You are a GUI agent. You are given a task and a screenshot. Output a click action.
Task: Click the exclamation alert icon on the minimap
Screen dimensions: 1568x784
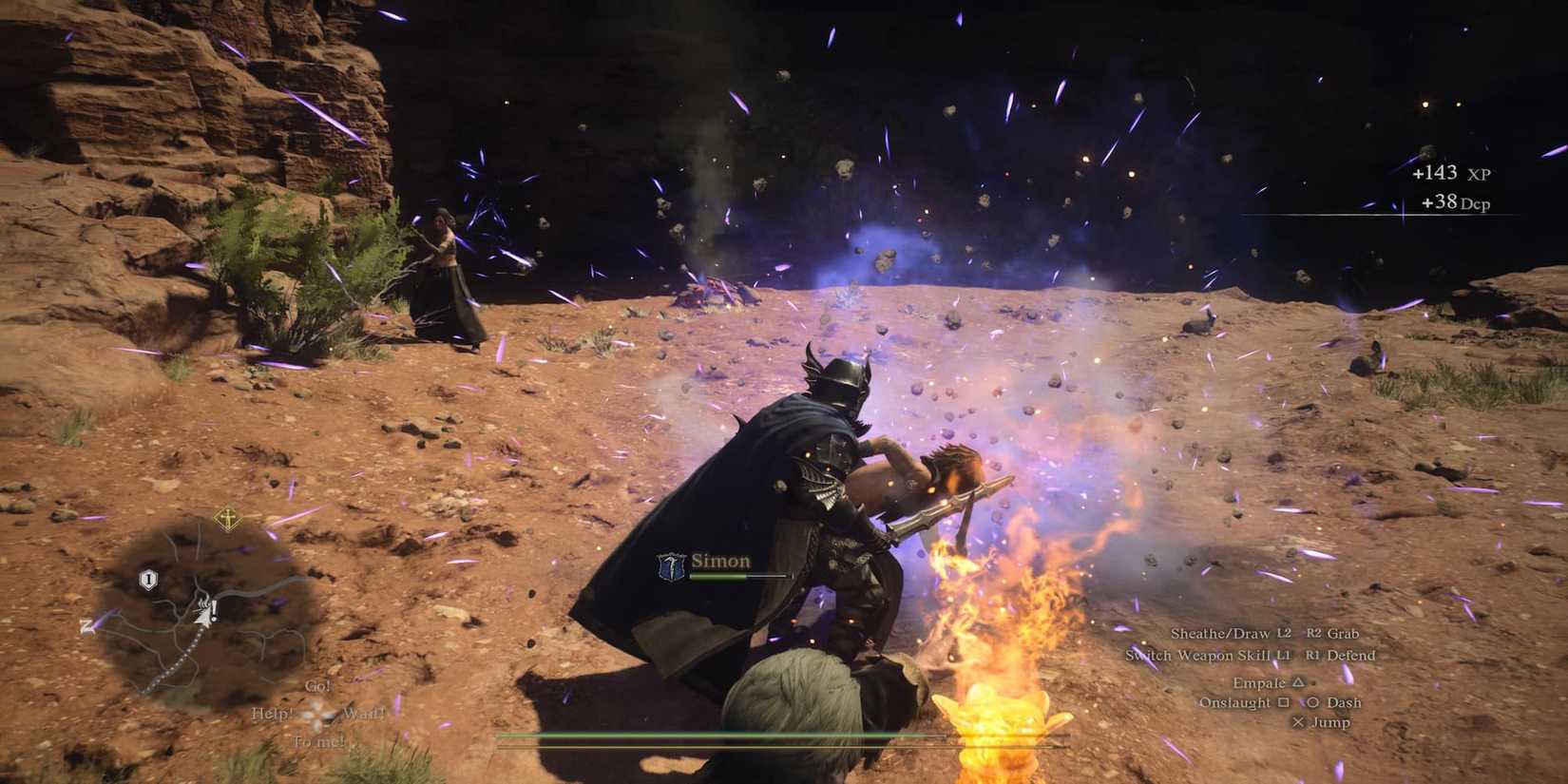tap(214, 609)
